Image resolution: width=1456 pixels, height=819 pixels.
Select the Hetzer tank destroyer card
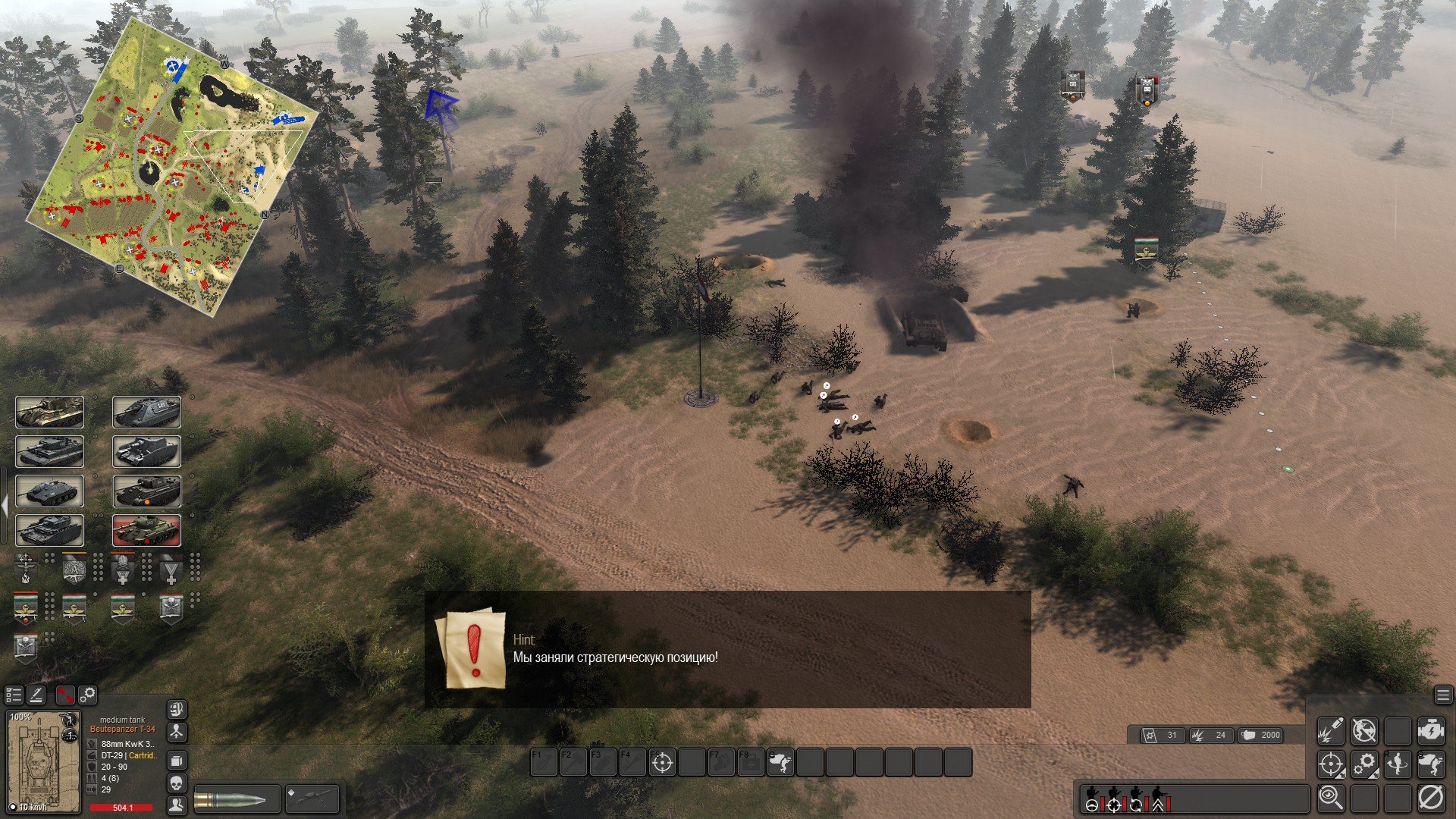[49, 491]
